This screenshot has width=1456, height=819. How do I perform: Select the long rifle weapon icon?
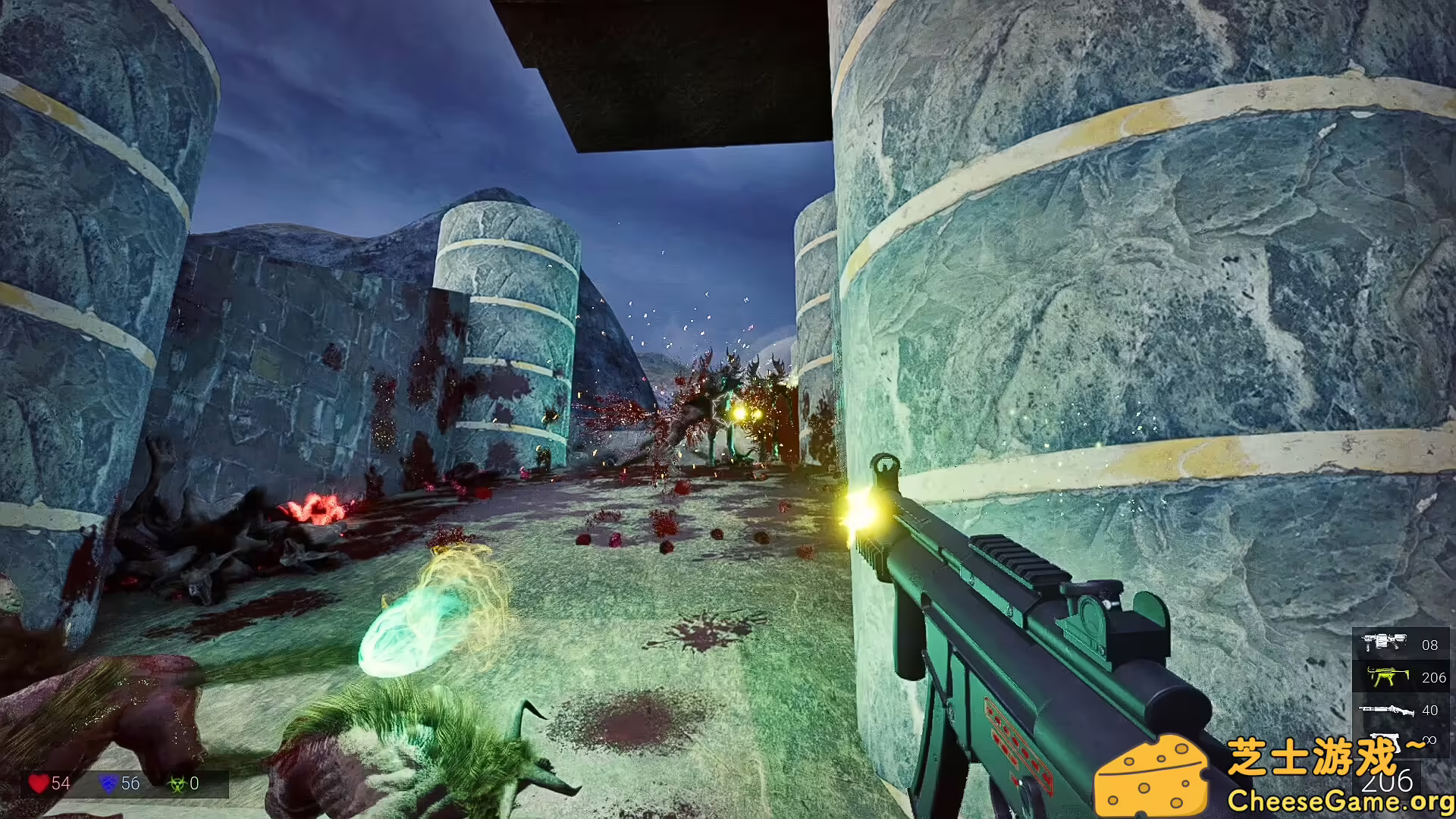tap(1387, 710)
